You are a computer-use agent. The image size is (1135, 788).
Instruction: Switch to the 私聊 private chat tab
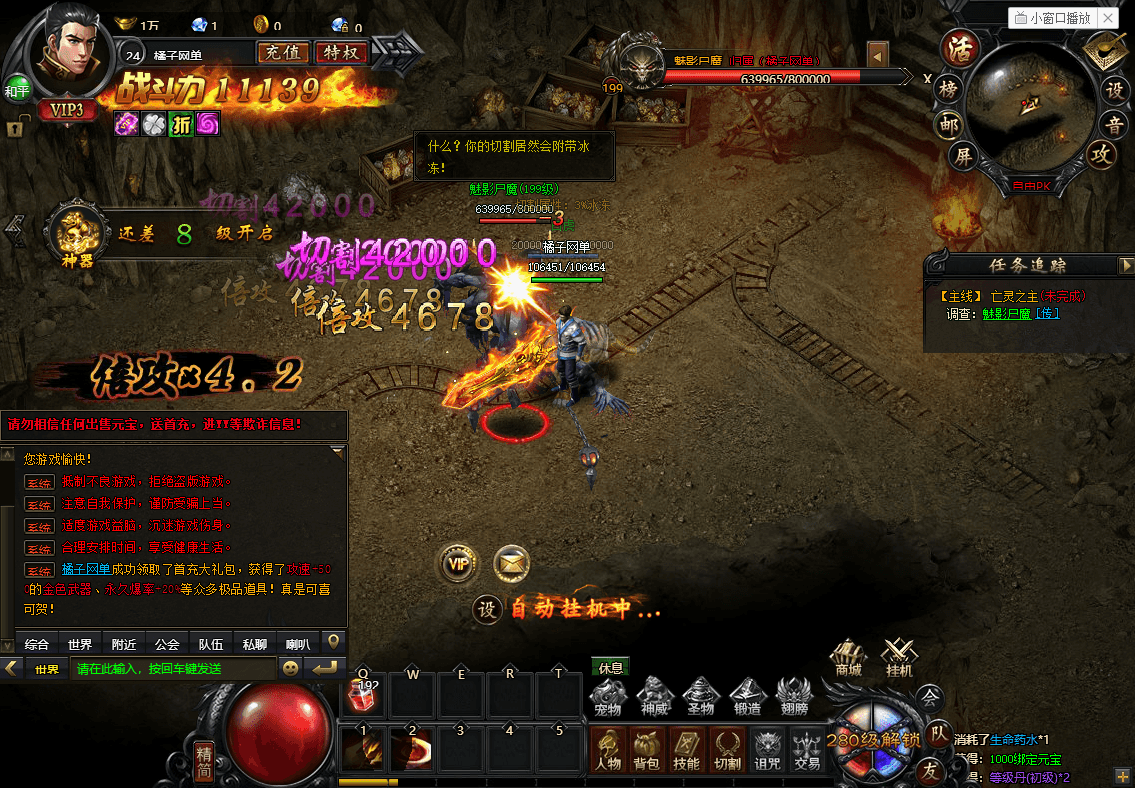[x=255, y=644]
